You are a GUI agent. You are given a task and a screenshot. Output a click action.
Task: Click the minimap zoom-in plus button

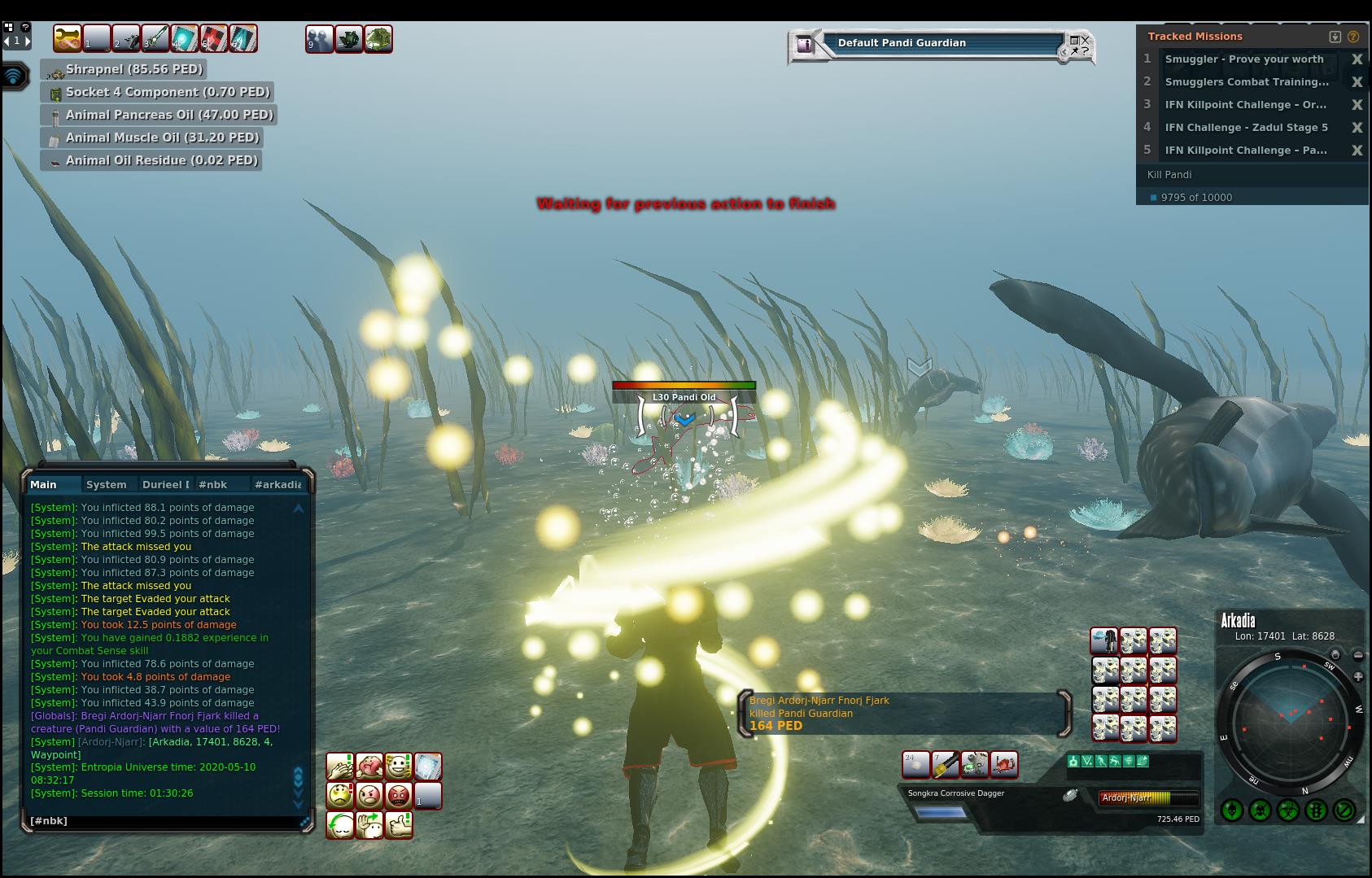[1358, 676]
